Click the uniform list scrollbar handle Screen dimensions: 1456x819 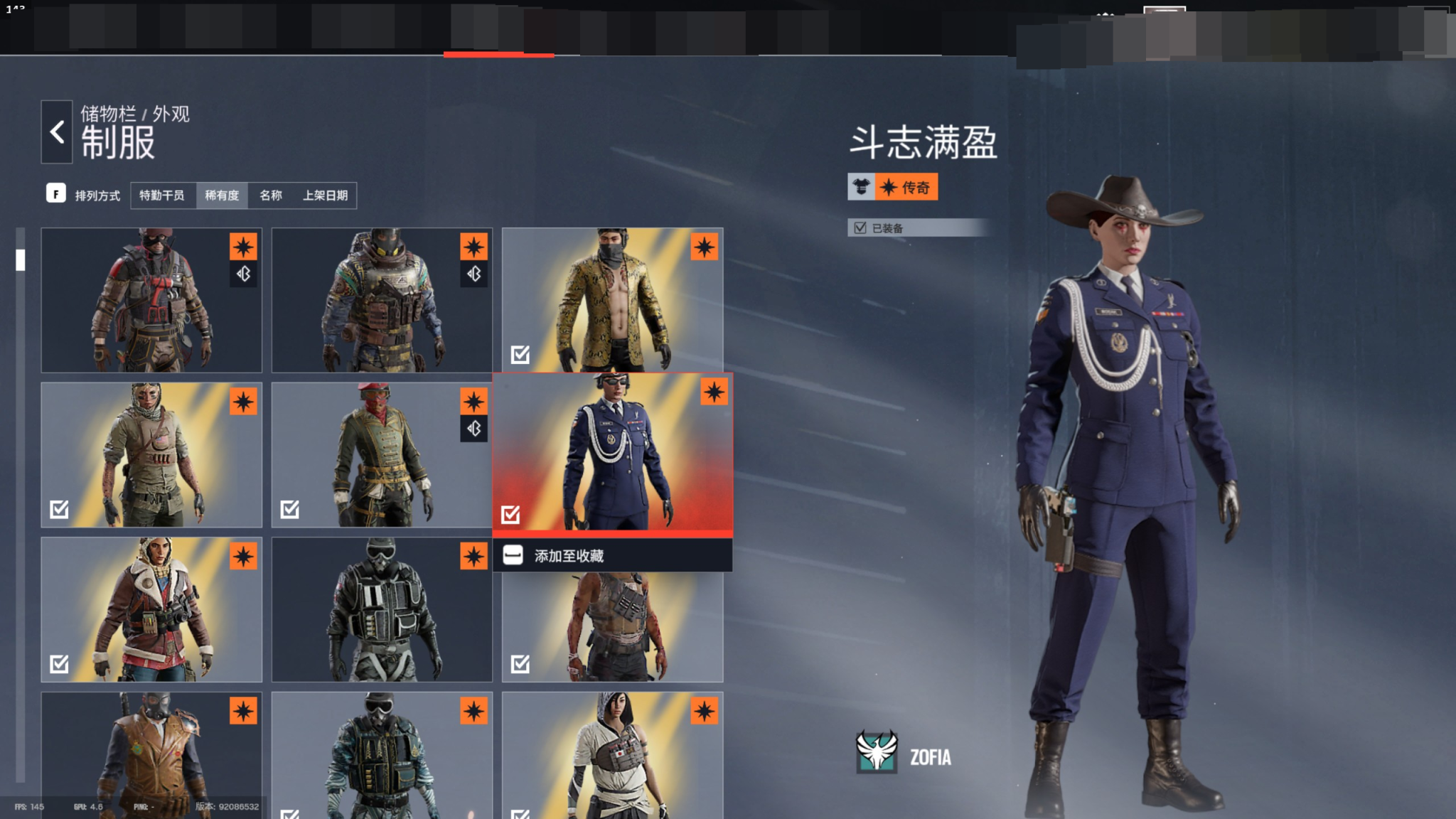coord(21,260)
